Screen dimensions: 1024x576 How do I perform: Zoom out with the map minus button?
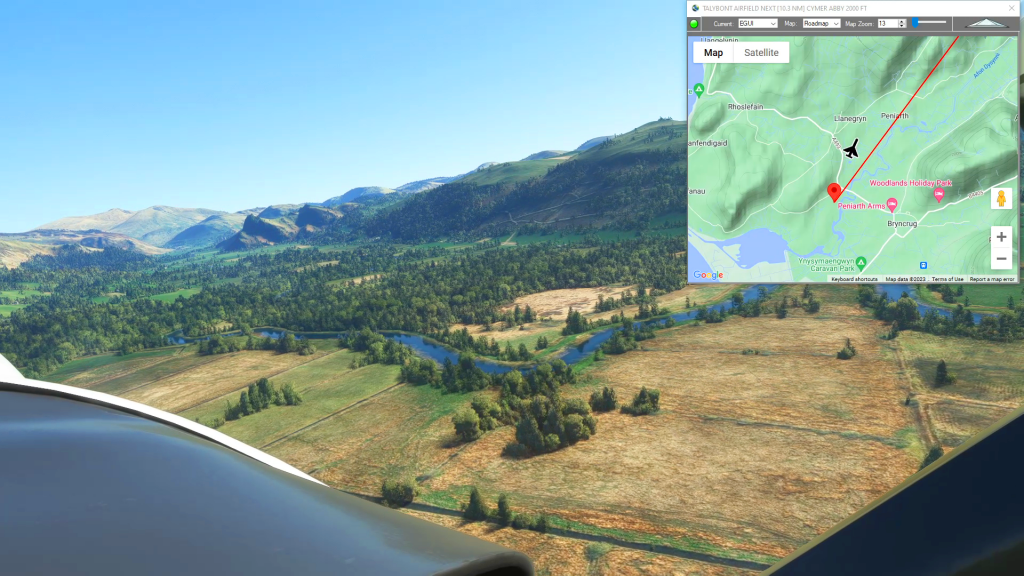pos(1001,260)
